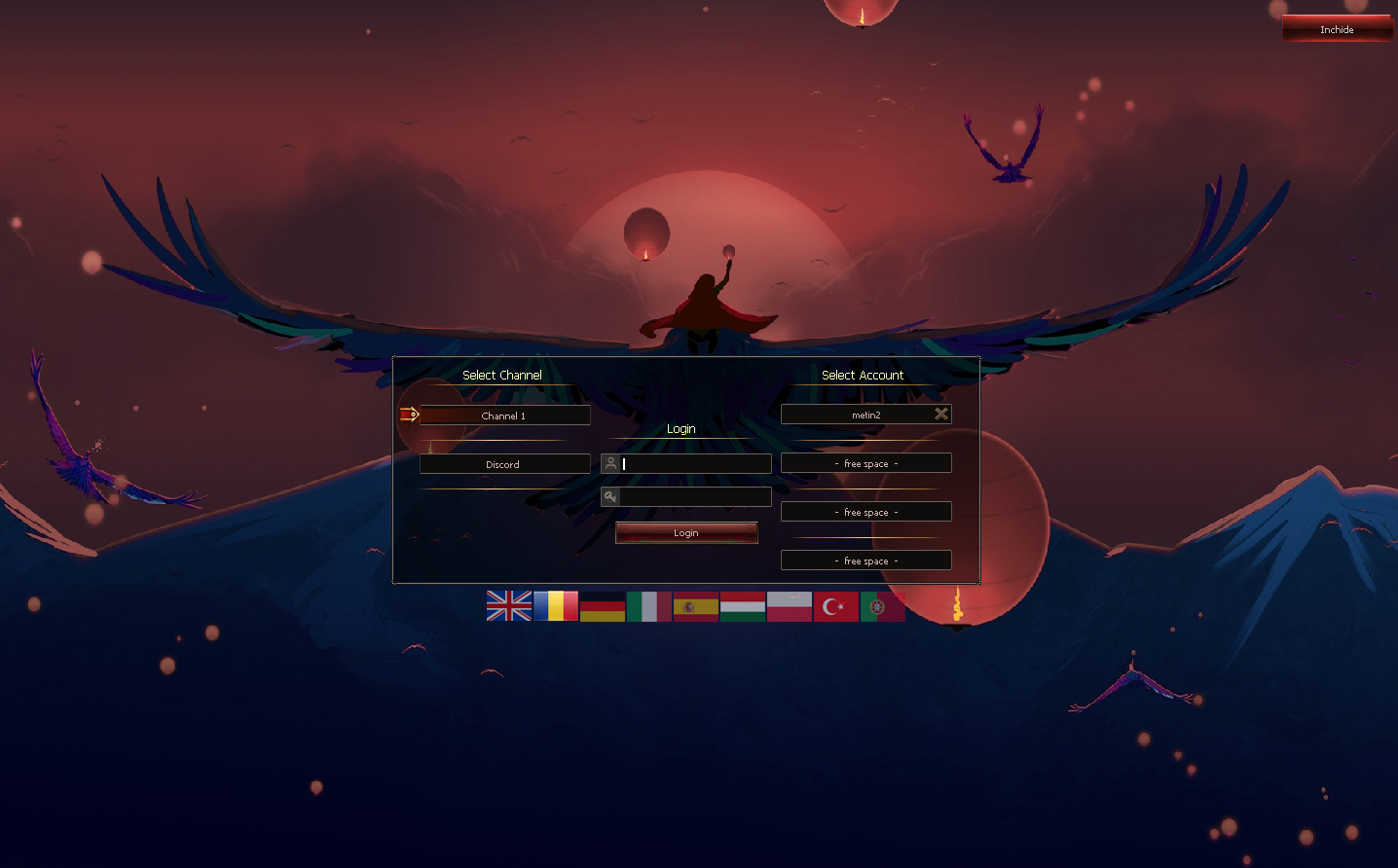Choose the German flag language
This screenshot has width=1398, height=868.
pyautogui.click(x=603, y=606)
